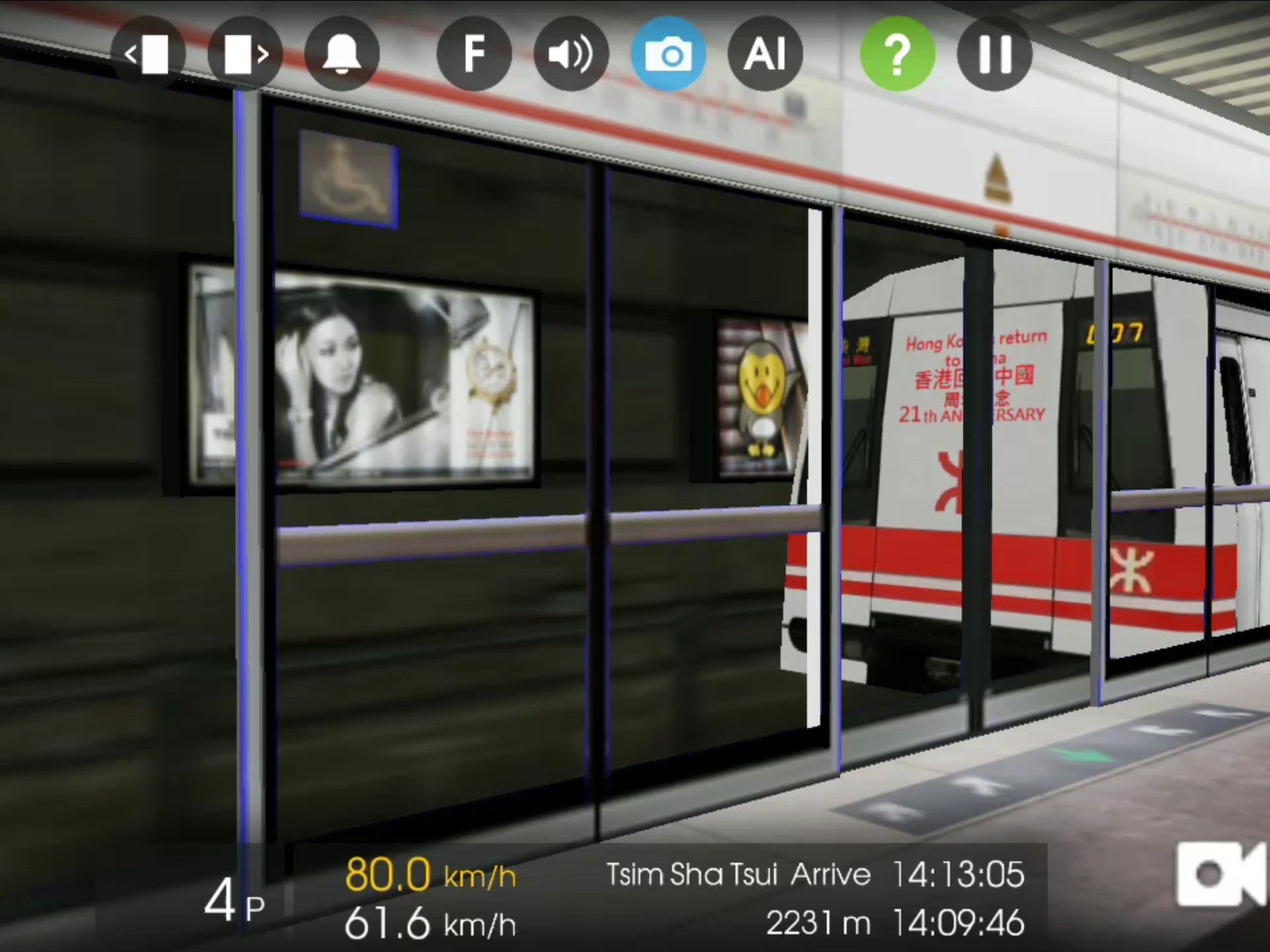The height and width of the screenshot is (952, 1270).
Task: Open the right-side doors
Action: coord(245,54)
